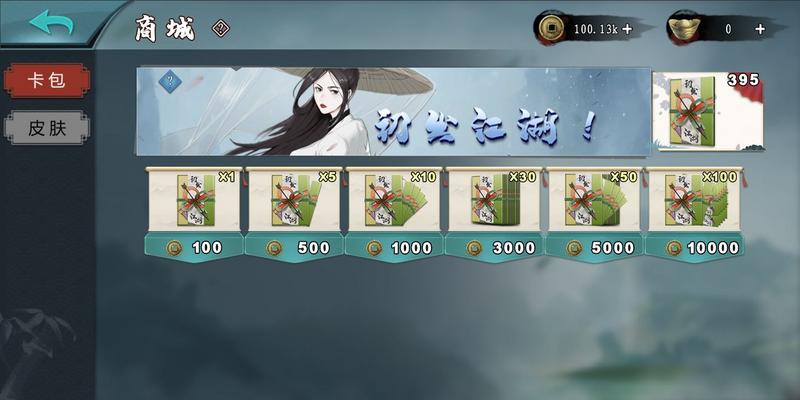The image size is (800, 400).
Task: Open the help icon next to 商城
Action: pos(221,29)
